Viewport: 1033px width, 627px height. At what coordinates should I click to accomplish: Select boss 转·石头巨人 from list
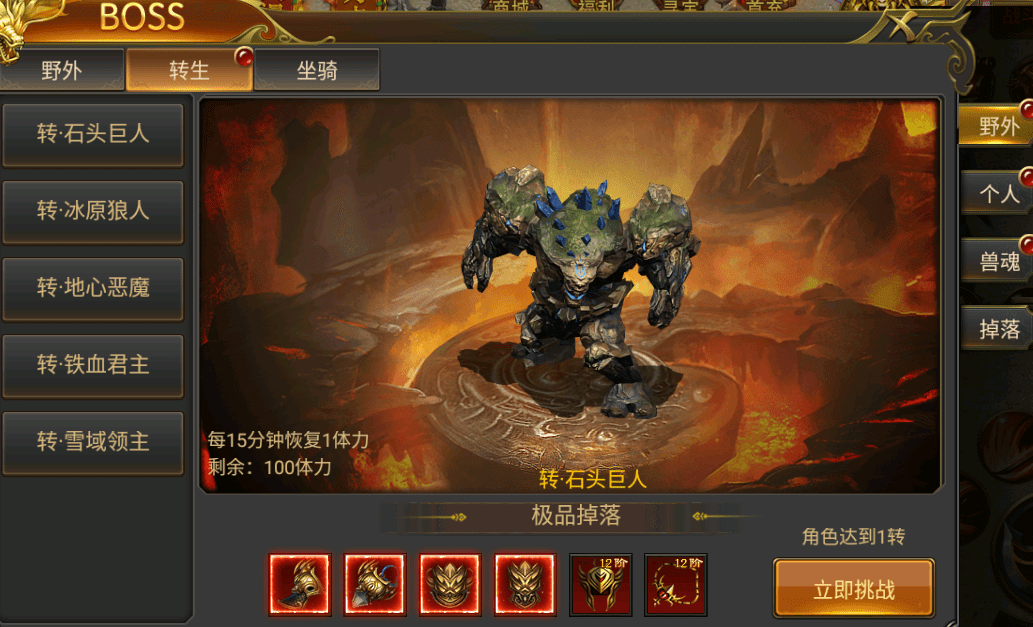pyautogui.click(x=93, y=134)
